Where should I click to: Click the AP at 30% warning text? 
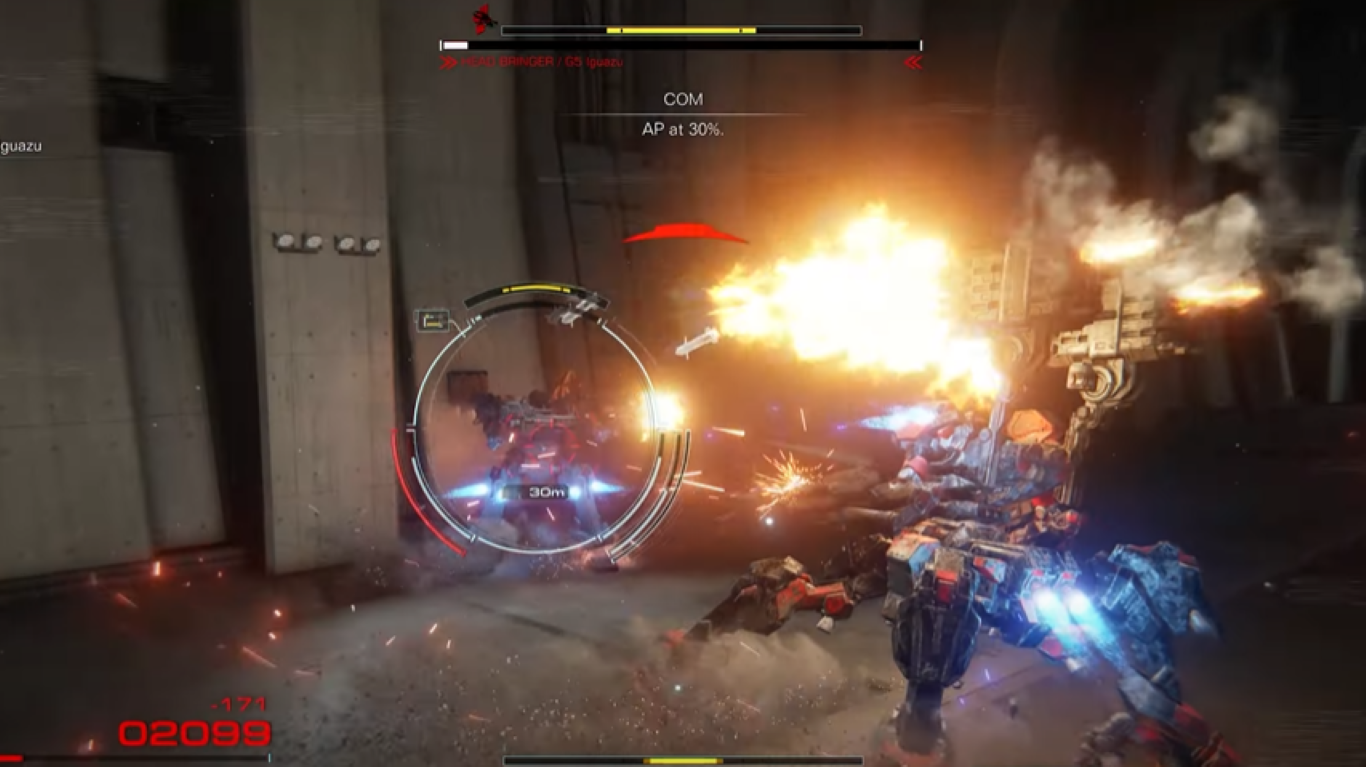pos(683,128)
